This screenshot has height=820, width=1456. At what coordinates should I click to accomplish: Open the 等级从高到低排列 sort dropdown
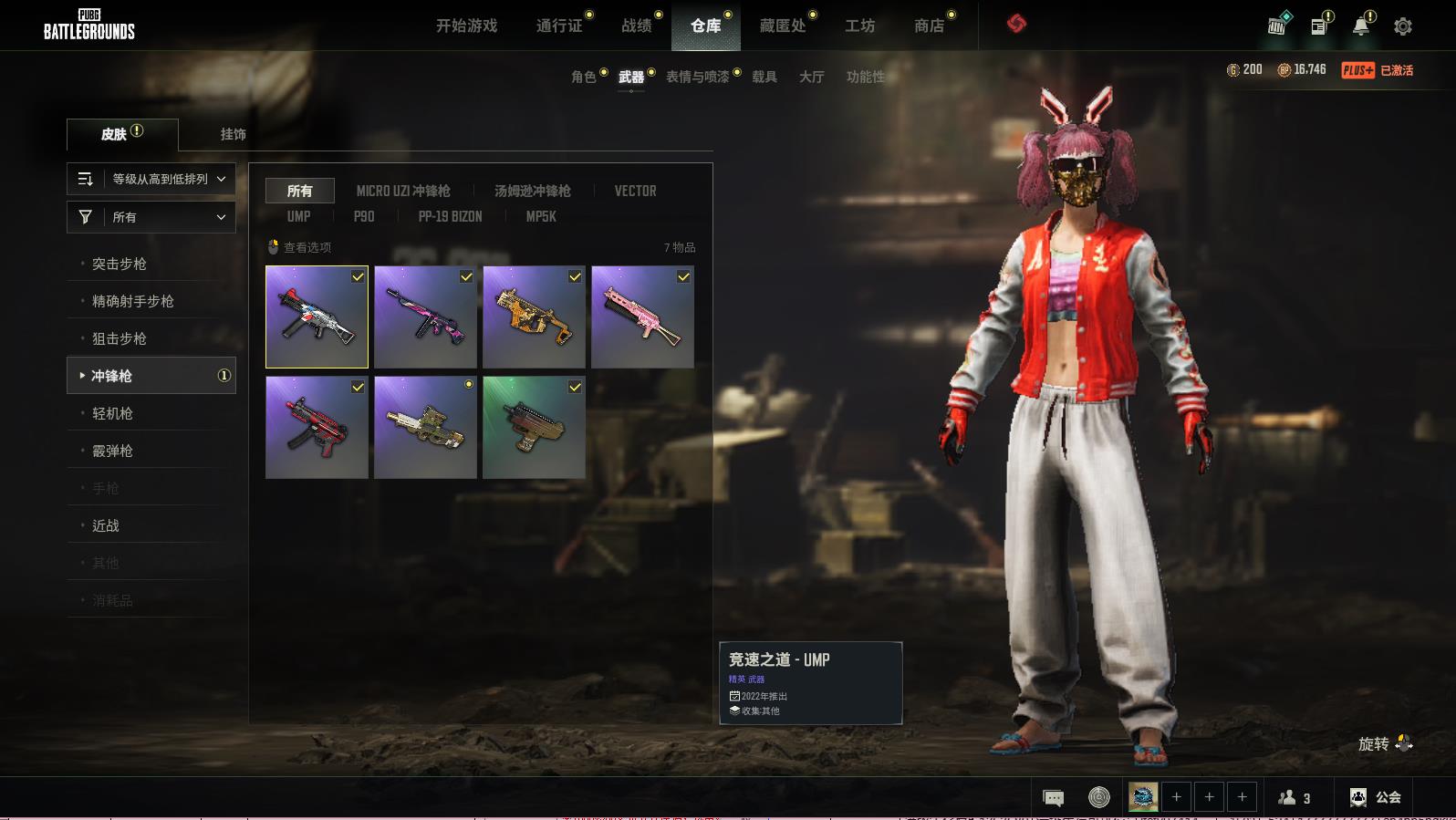click(x=151, y=179)
